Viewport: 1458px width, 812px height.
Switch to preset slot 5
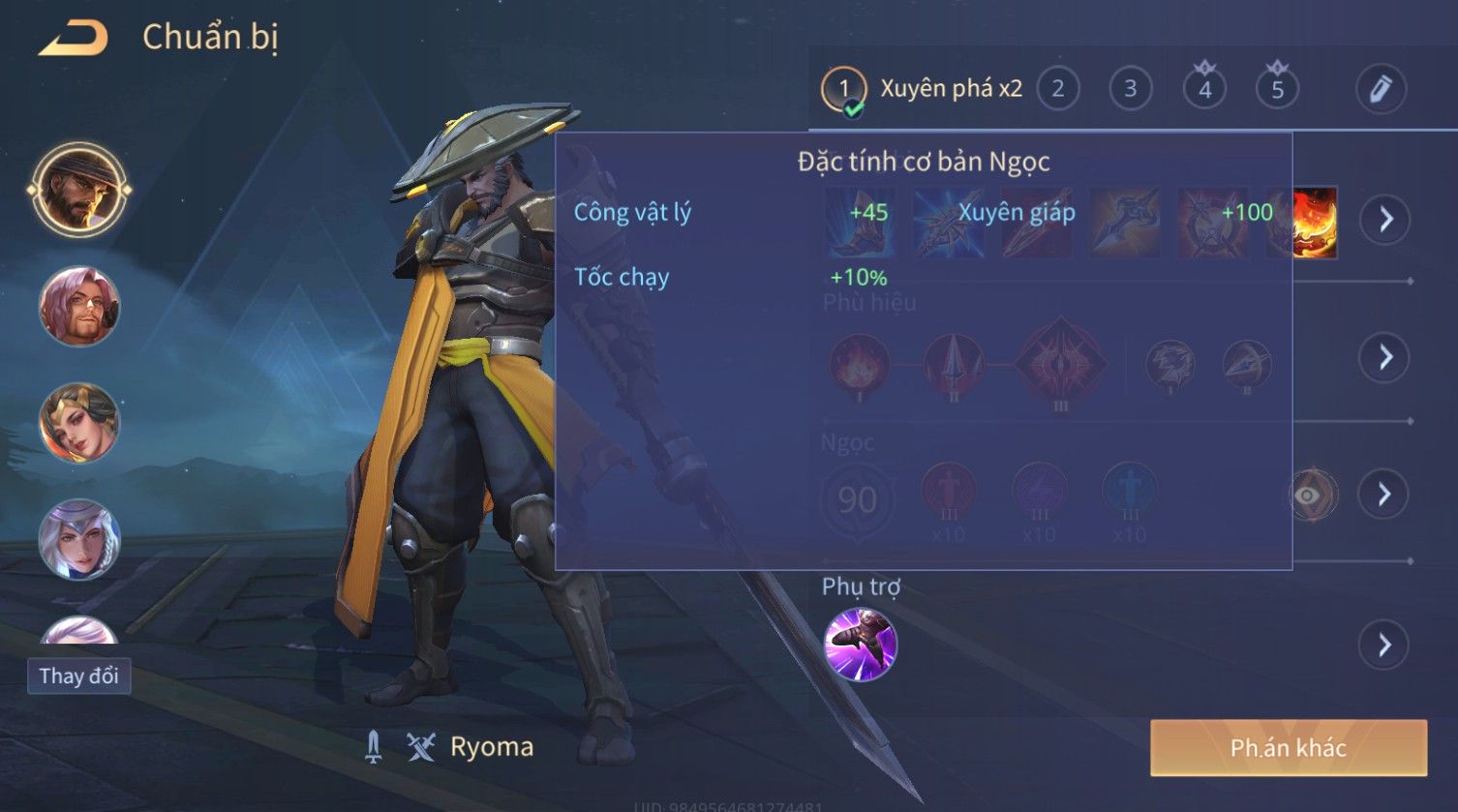[1277, 90]
